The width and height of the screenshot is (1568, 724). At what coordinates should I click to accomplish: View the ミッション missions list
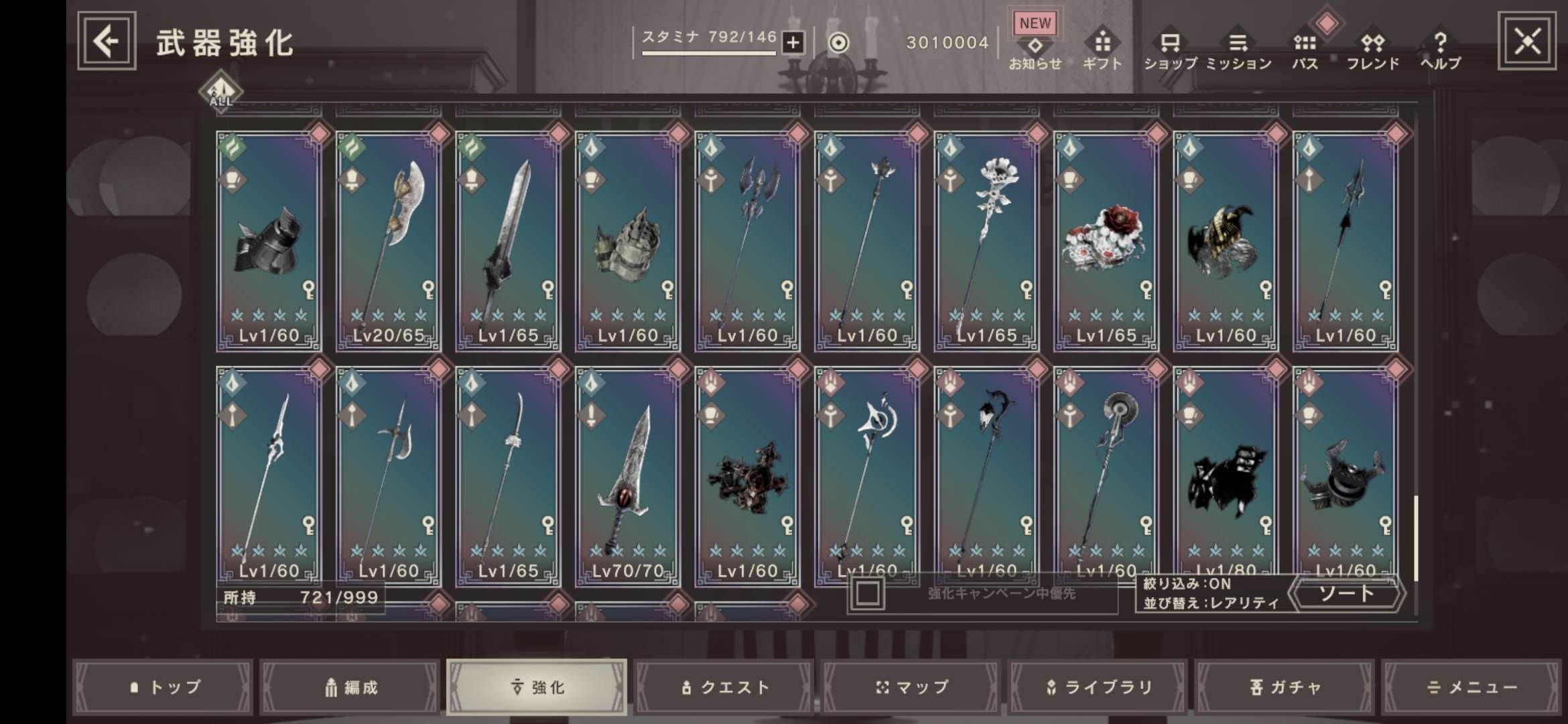coord(1238,50)
